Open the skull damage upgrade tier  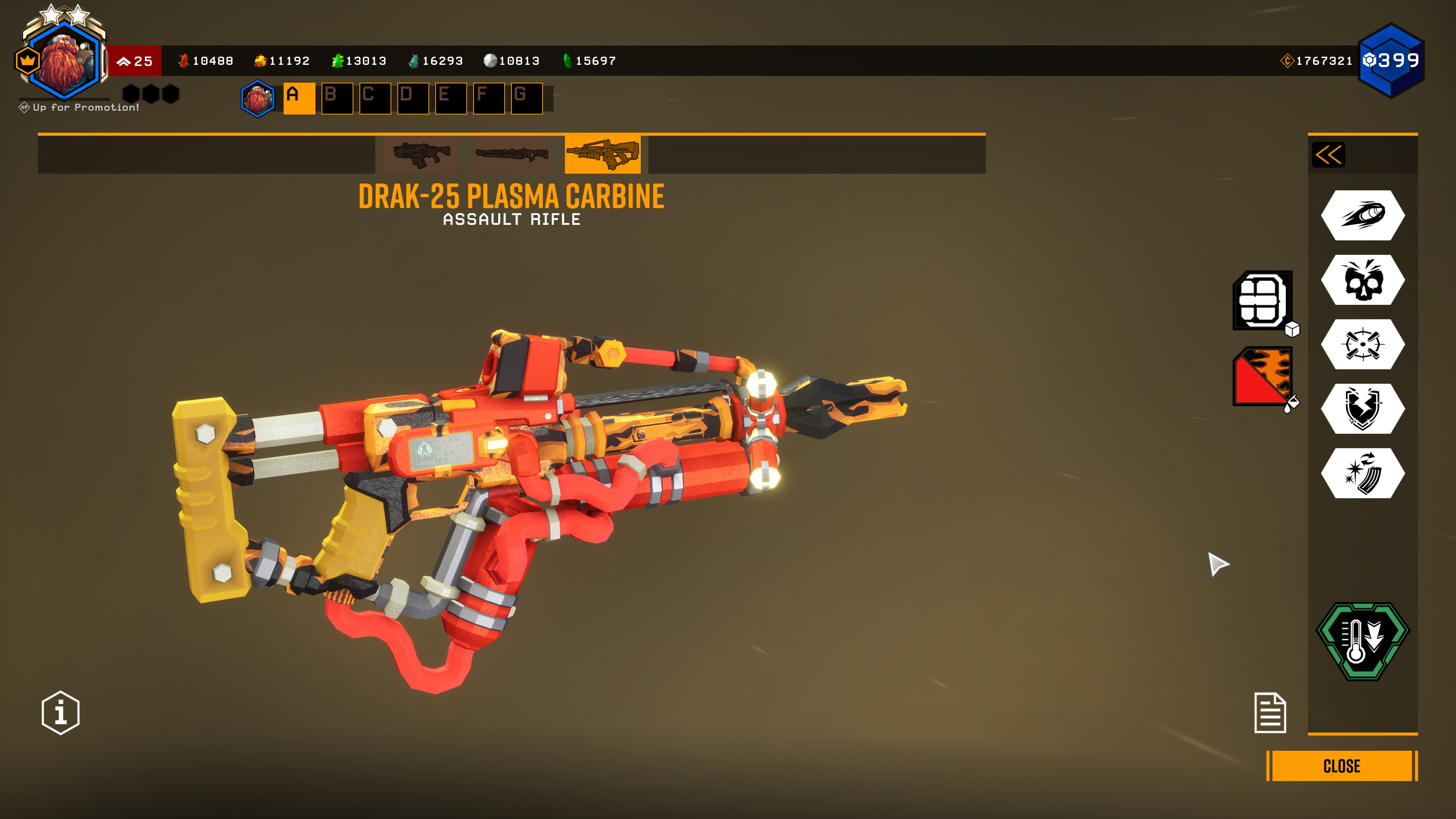pos(1362,280)
